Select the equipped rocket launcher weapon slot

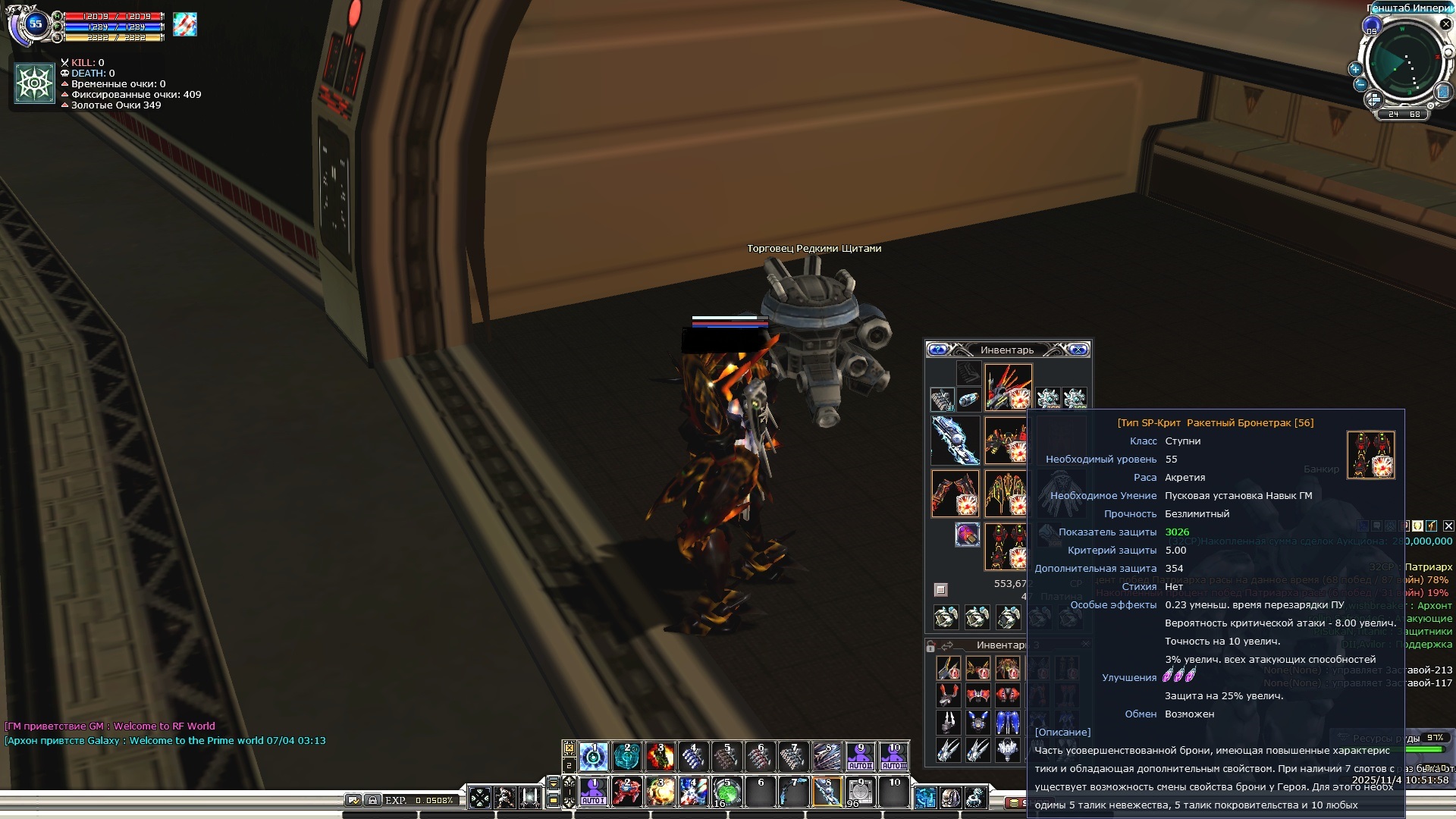coord(1008,387)
